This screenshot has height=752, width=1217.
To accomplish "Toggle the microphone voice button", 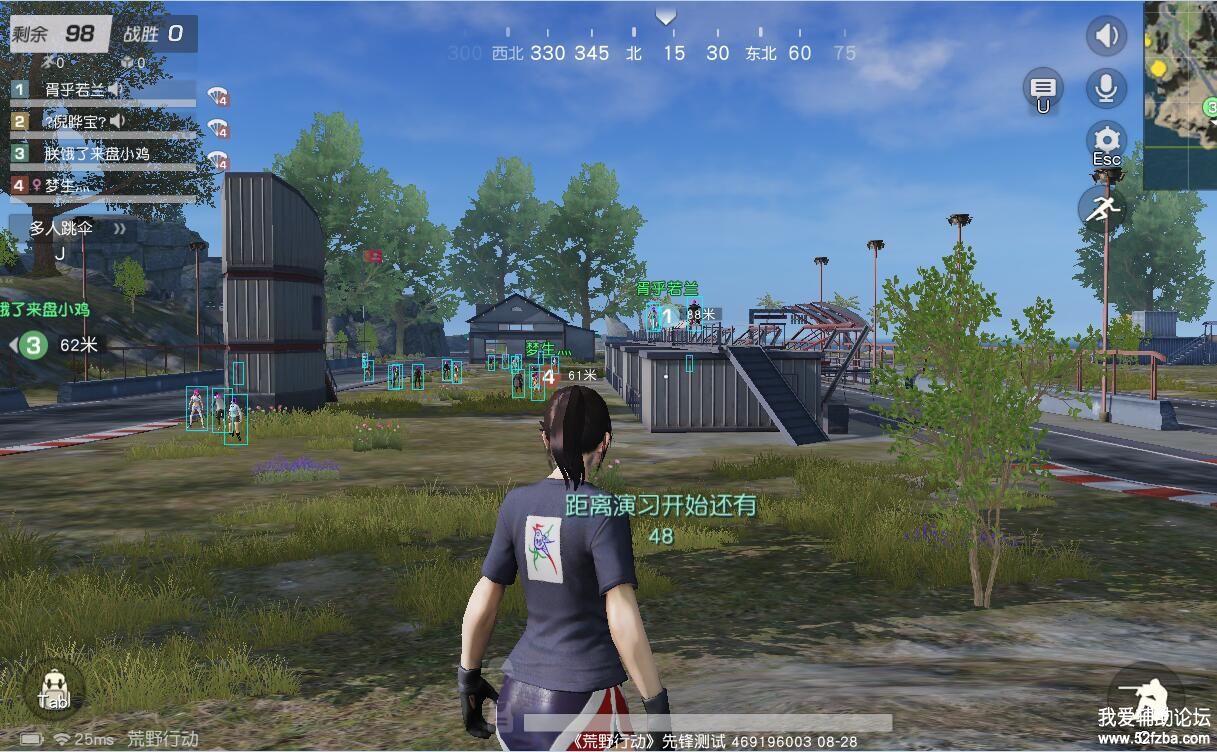I will [x=1106, y=88].
